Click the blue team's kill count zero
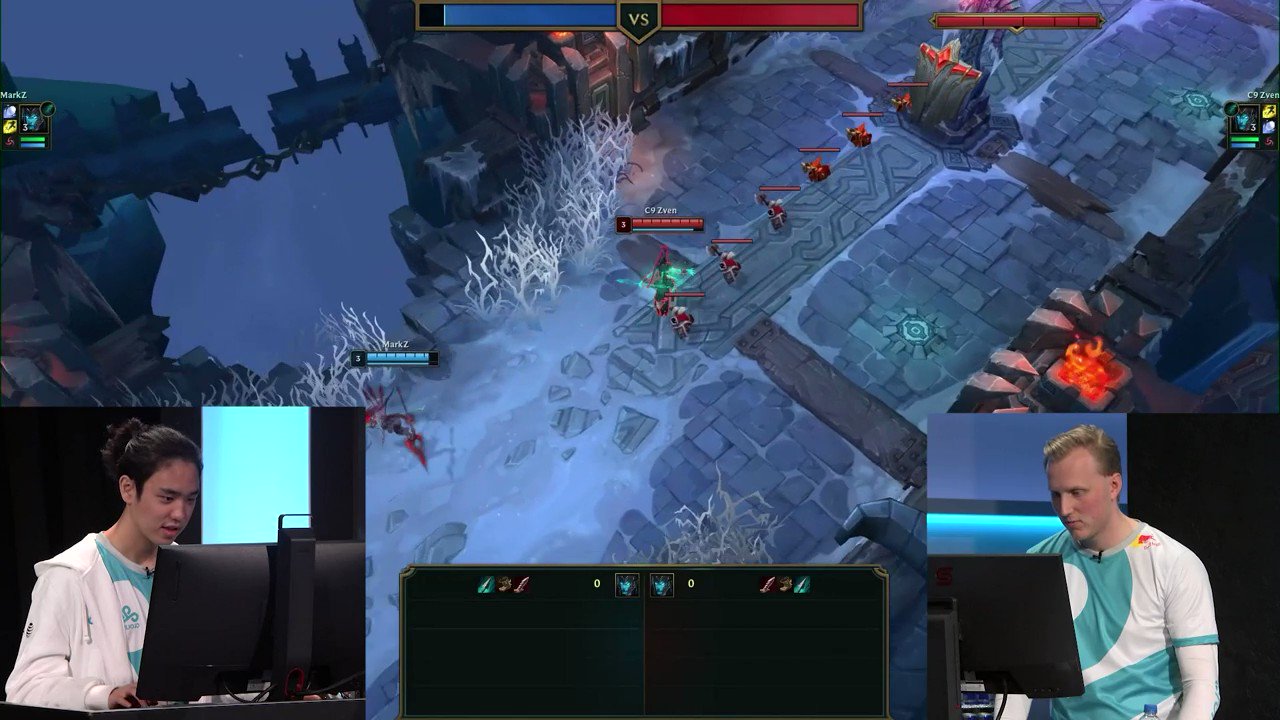This screenshot has width=1280, height=720. [x=595, y=581]
